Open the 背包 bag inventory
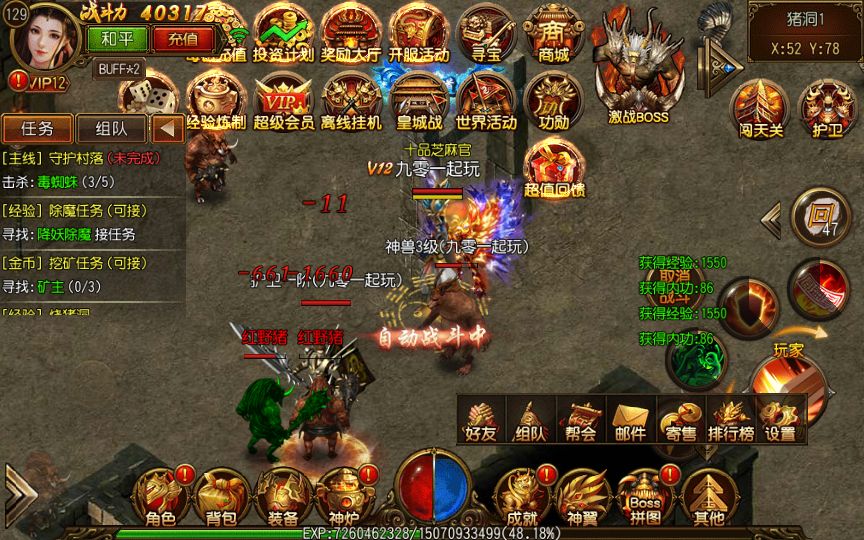864x540 pixels. (221, 496)
